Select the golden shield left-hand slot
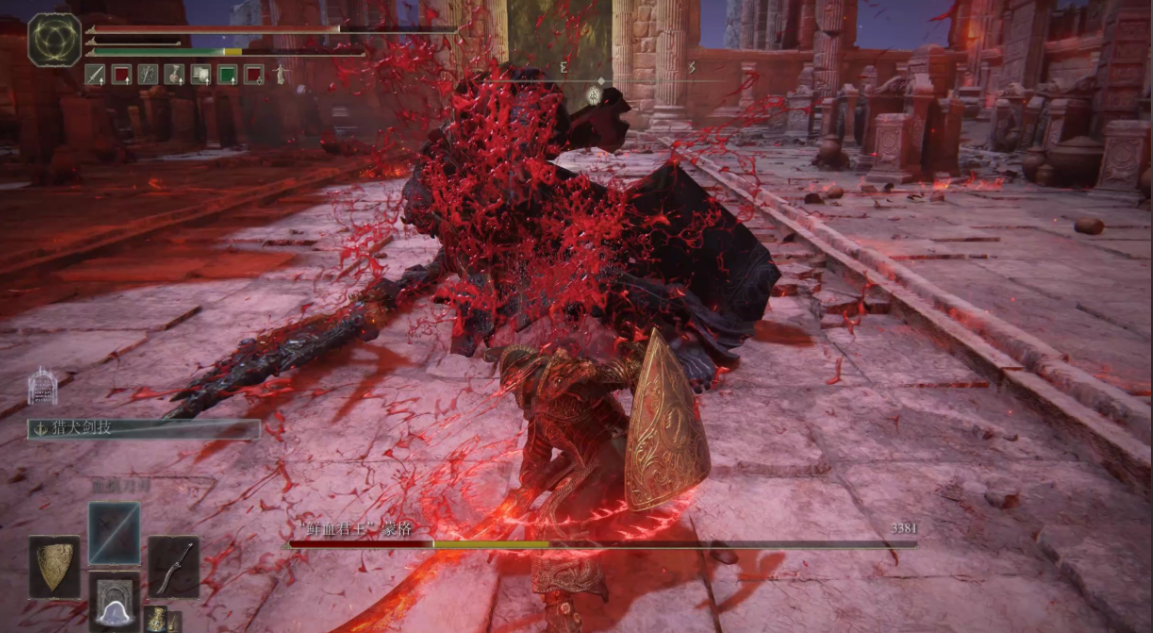The width and height of the screenshot is (1153, 633). click(x=54, y=567)
